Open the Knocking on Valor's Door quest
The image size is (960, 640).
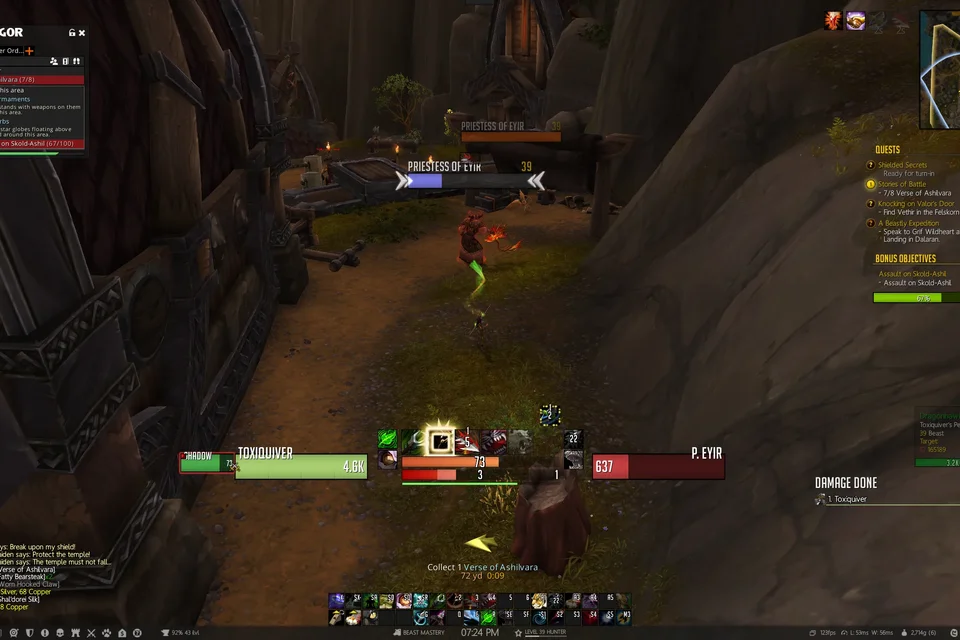916,204
